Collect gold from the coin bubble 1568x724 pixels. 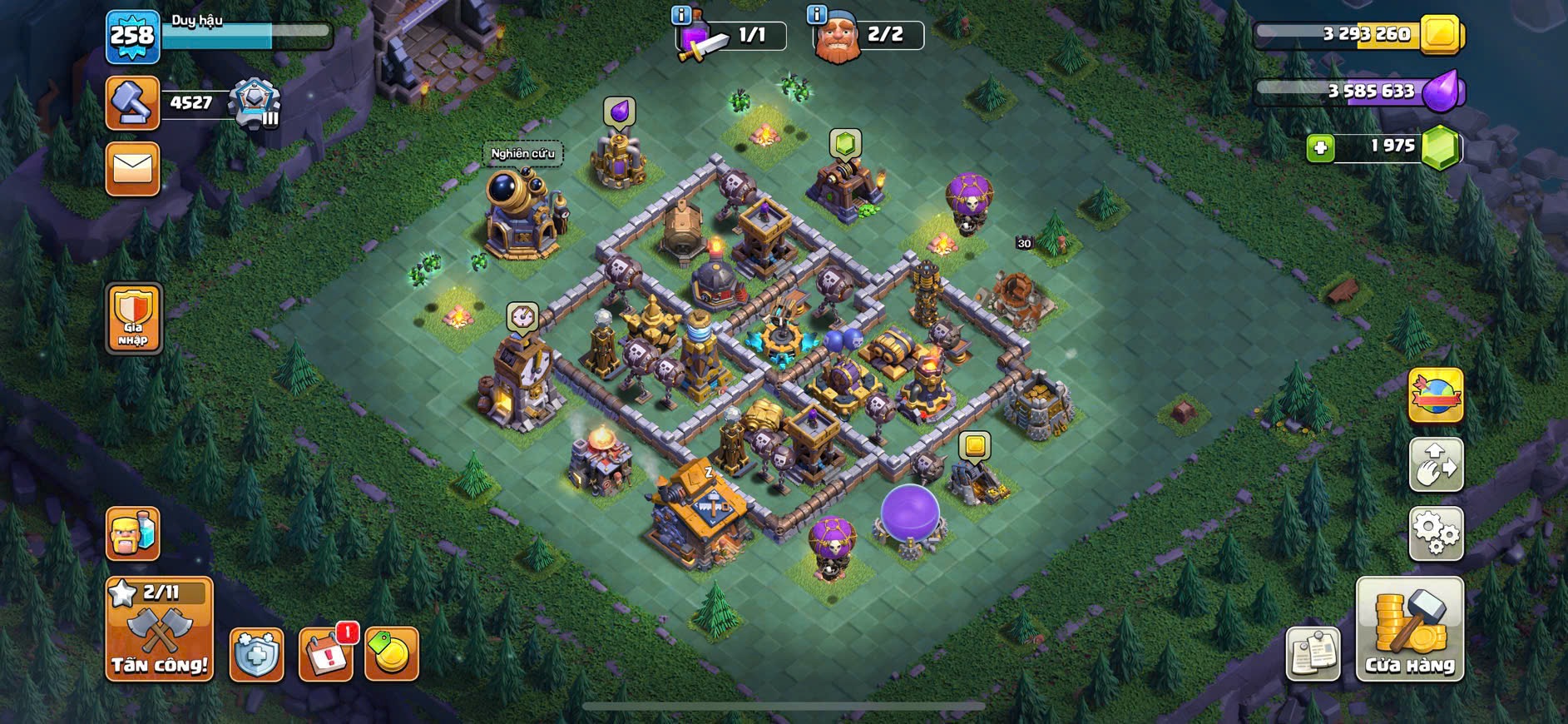(975, 446)
